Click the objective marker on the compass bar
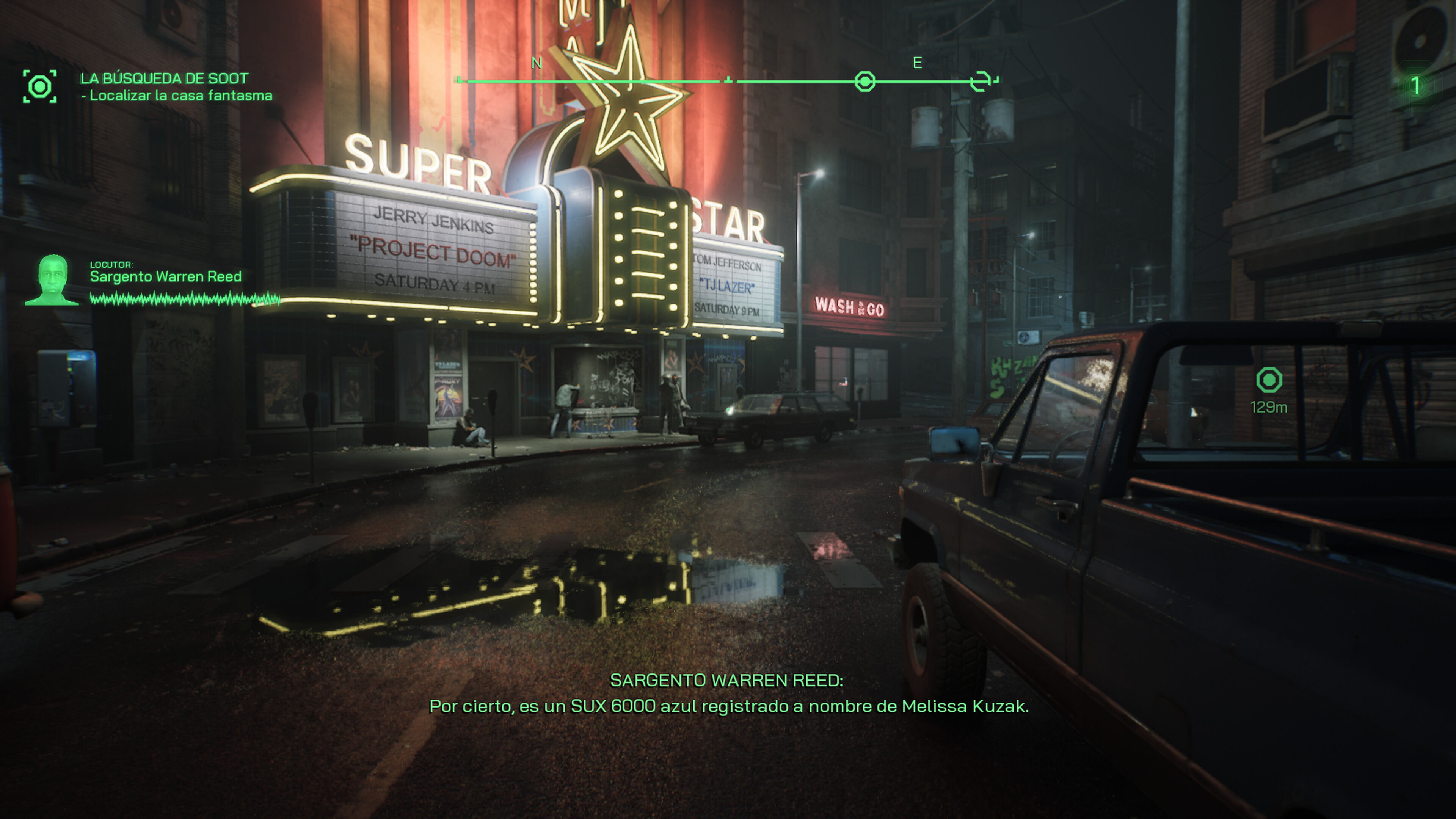Viewport: 1456px width, 819px height. [865, 82]
